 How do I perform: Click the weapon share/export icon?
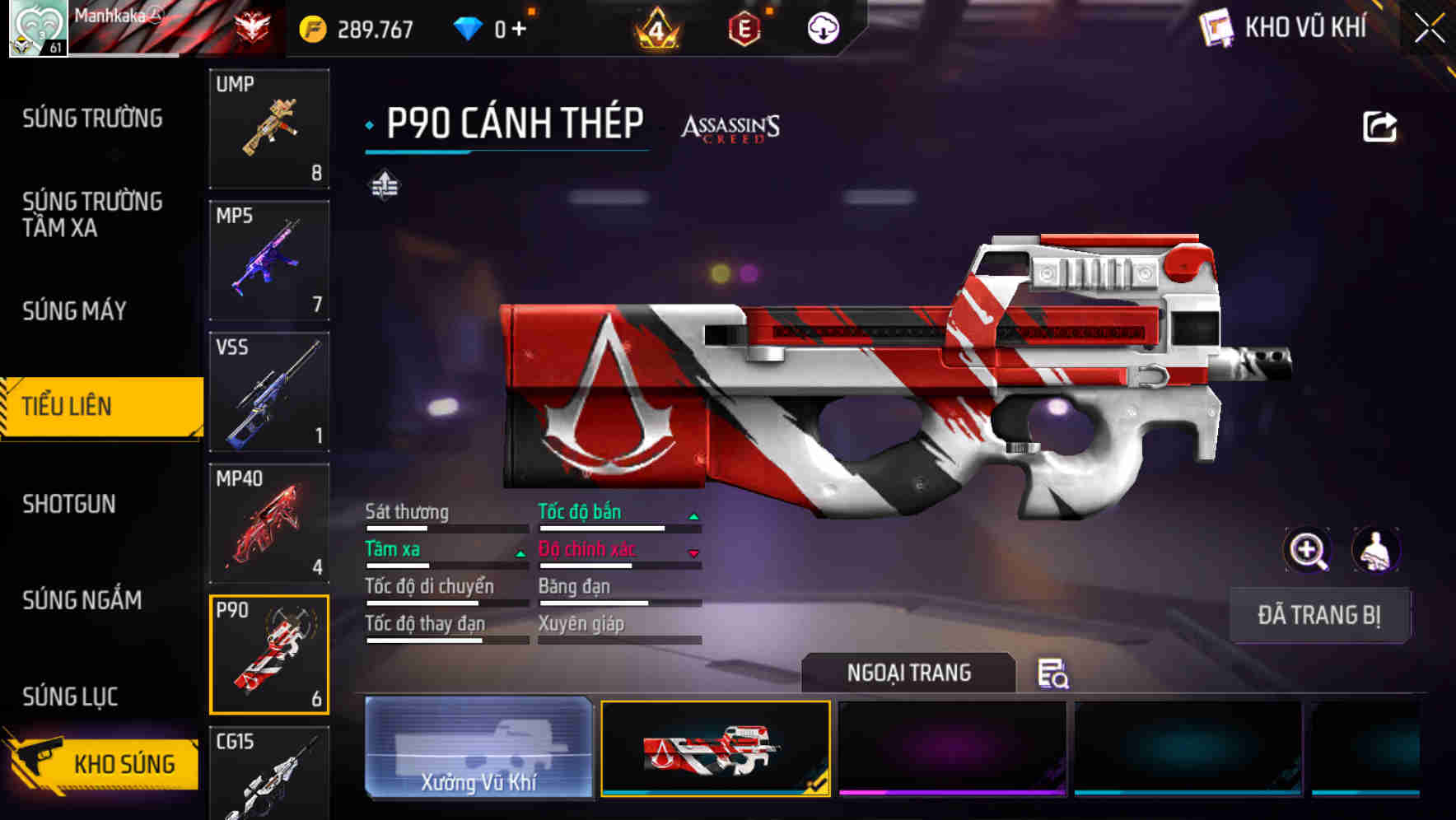tap(1380, 125)
